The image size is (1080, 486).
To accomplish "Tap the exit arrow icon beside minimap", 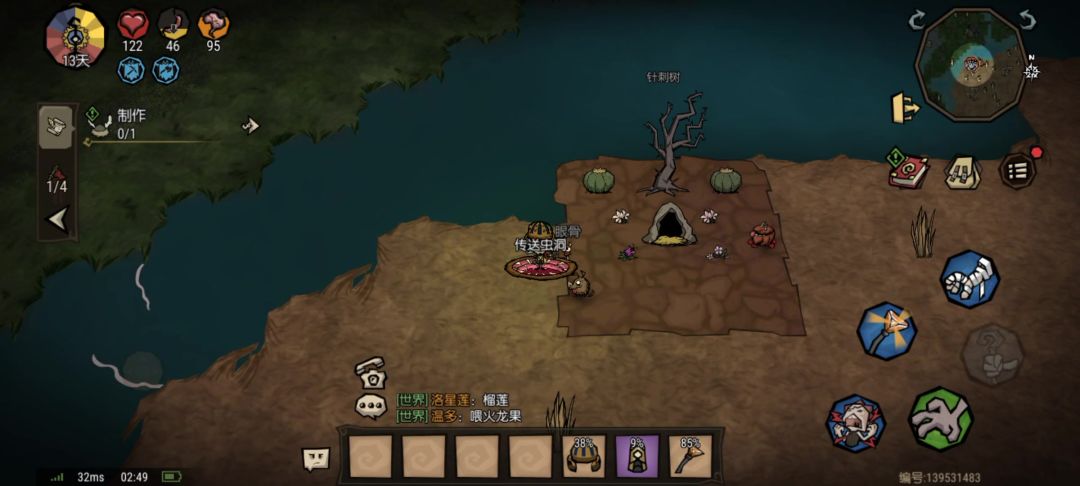I will coord(905,108).
